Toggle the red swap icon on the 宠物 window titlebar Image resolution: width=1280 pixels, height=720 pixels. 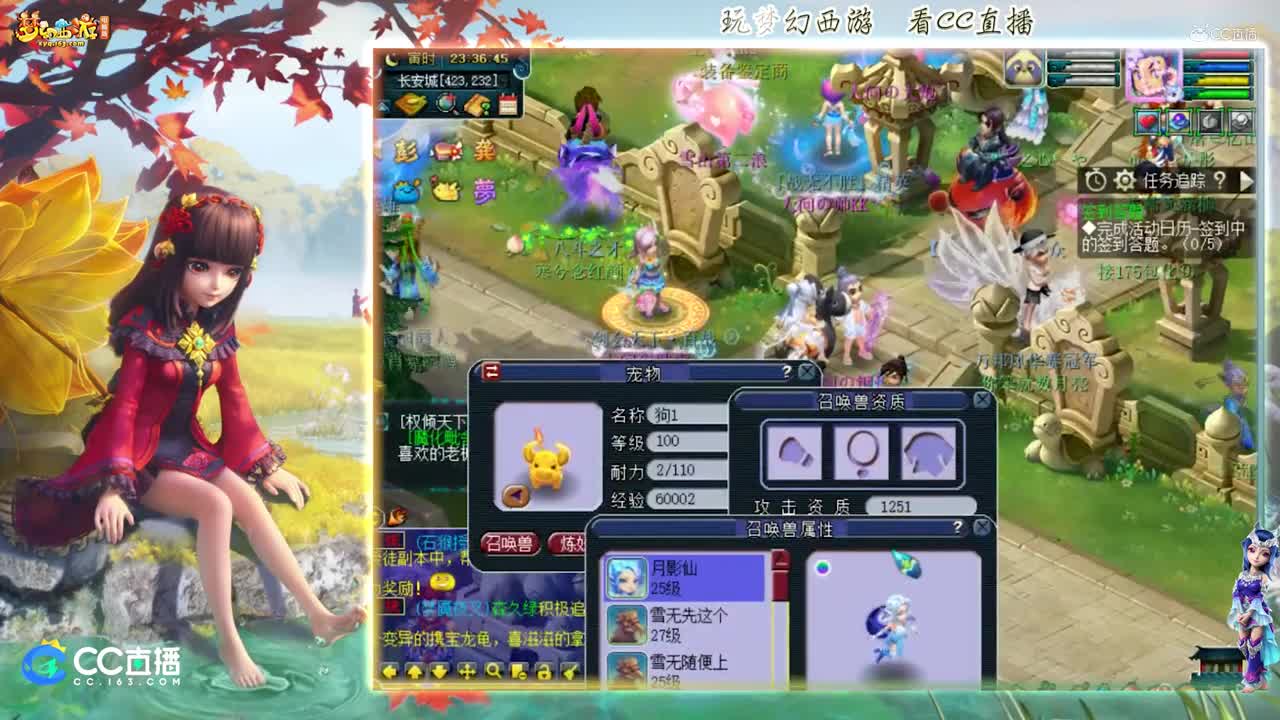coord(490,371)
